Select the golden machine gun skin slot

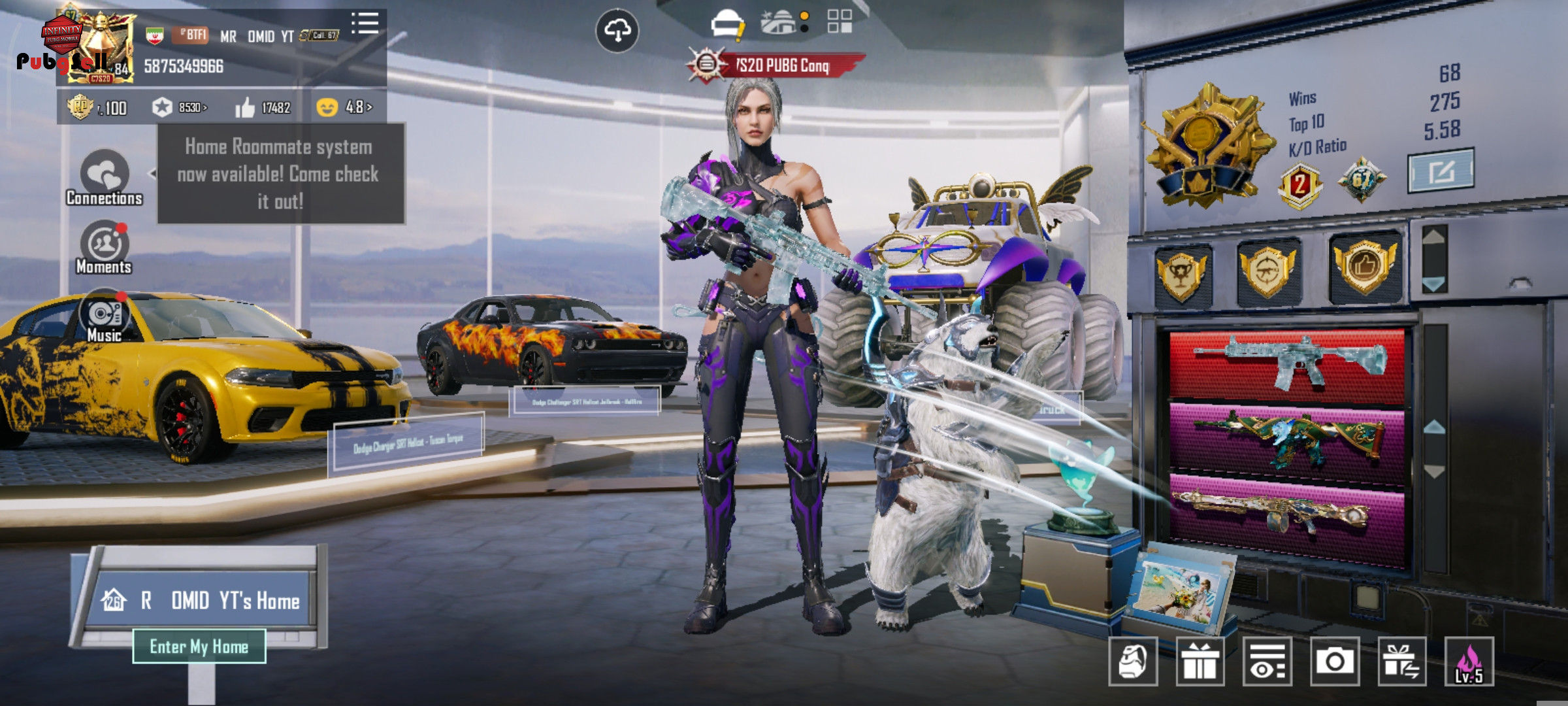click(x=1287, y=513)
